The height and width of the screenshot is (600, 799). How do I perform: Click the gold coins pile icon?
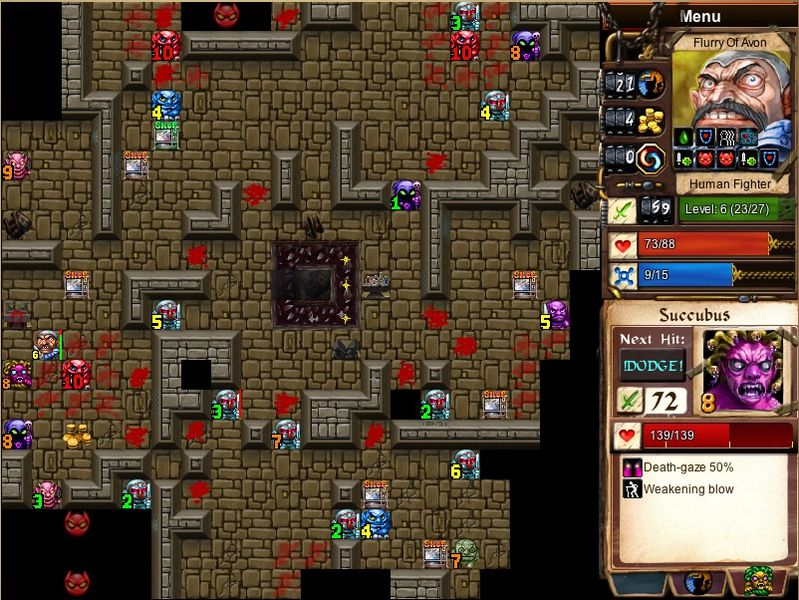tap(652, 120)
